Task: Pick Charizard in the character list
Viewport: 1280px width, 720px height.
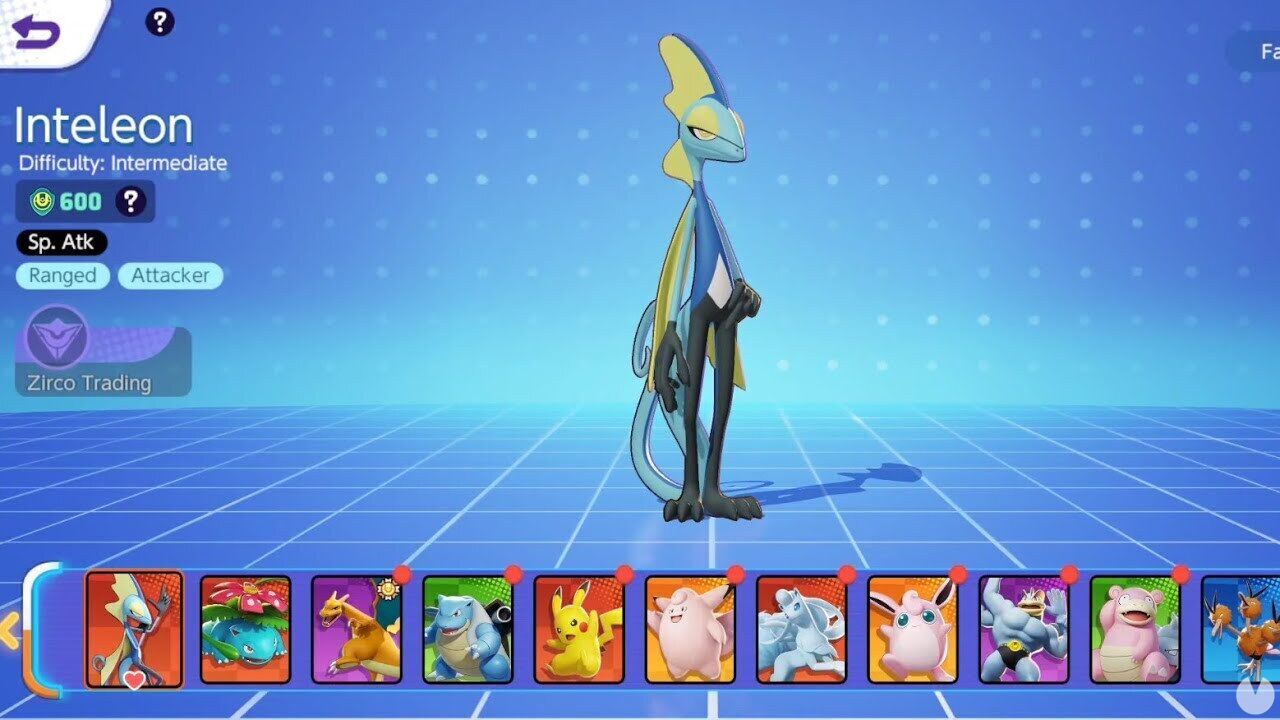Action: [358, 629]
